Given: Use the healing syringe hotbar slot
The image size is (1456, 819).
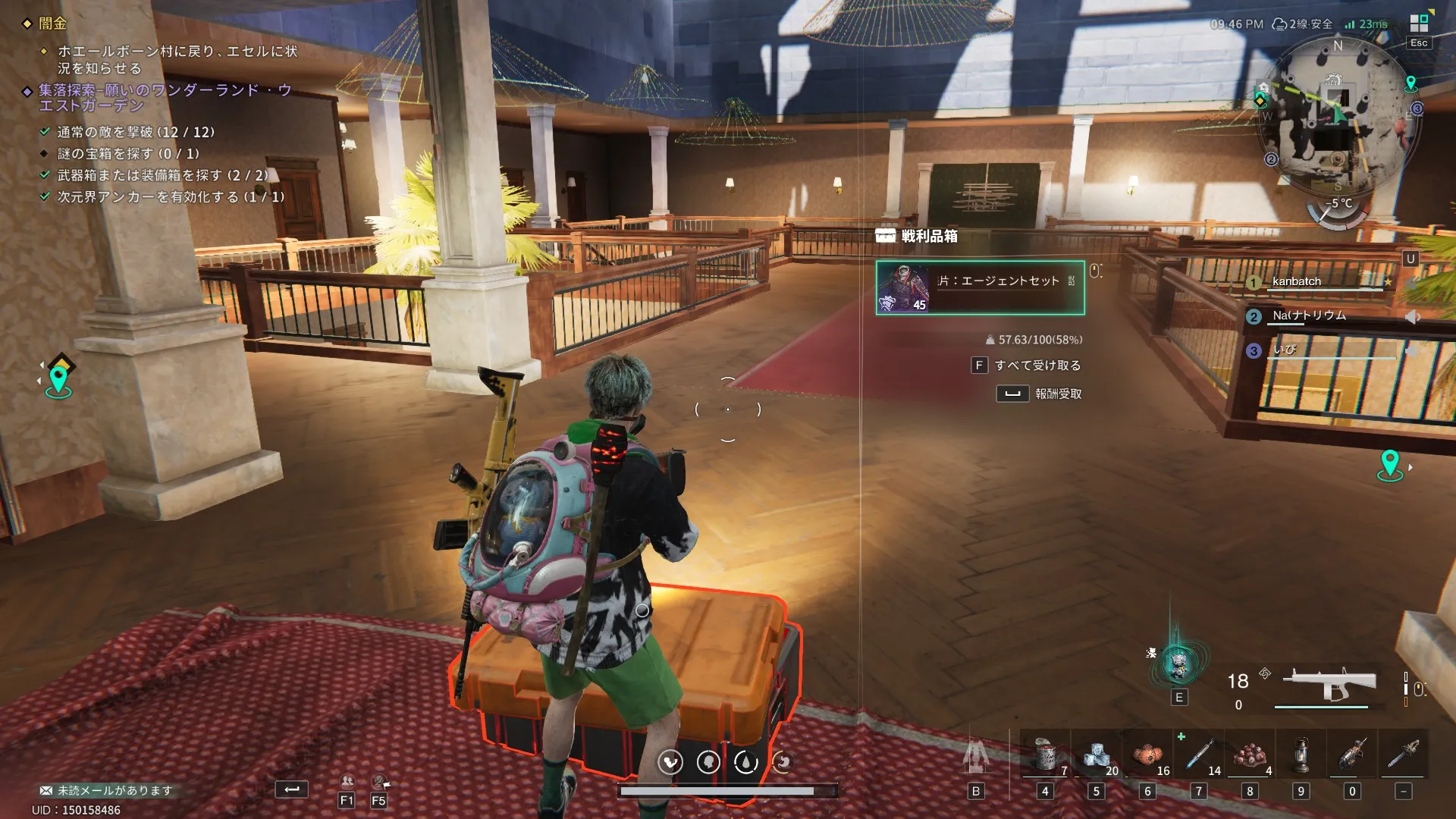Looking at the screenshot, I should tap(1199, 756).
